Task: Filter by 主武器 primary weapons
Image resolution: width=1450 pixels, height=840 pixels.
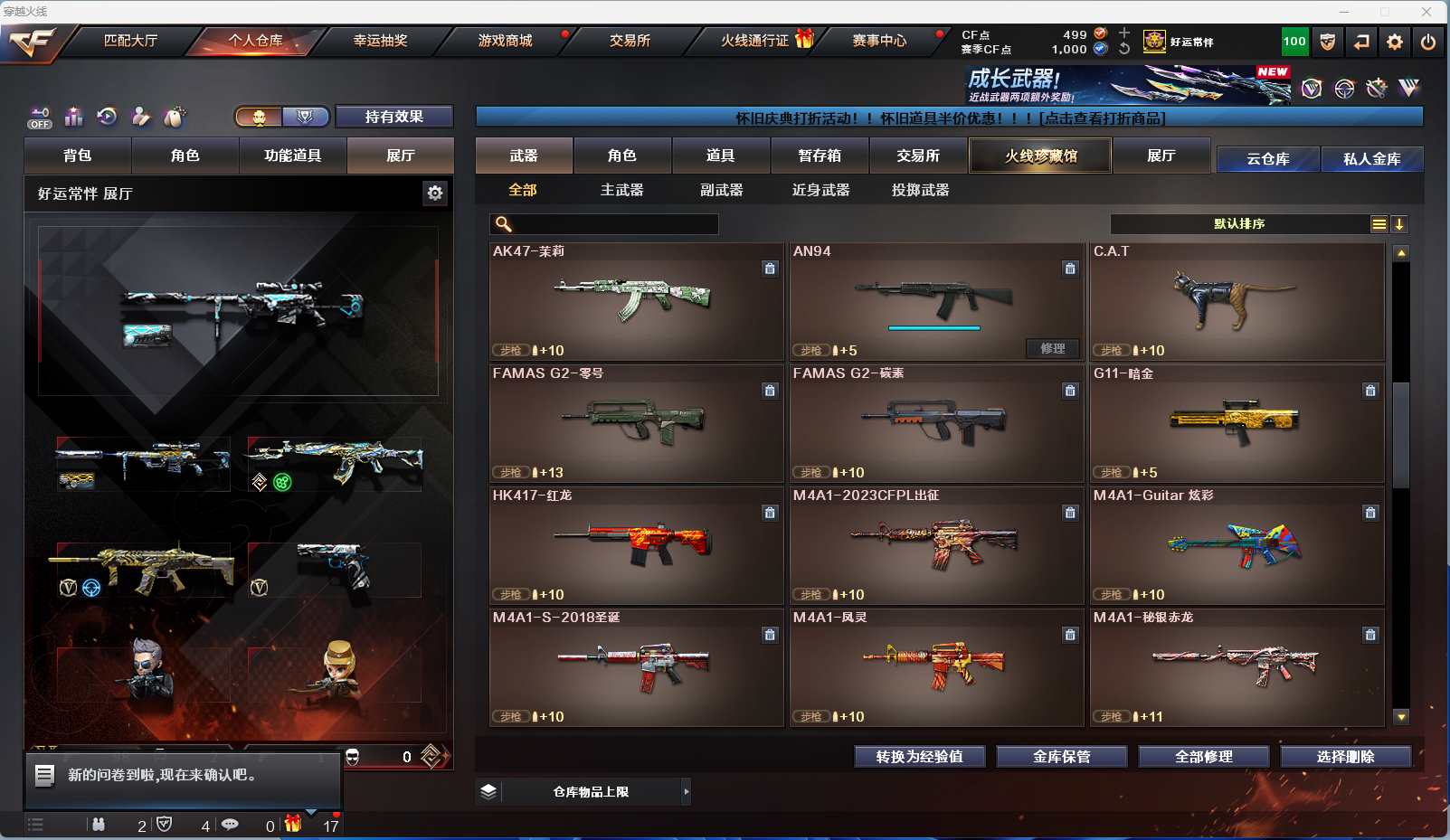Action: click(x=621, y=190)
